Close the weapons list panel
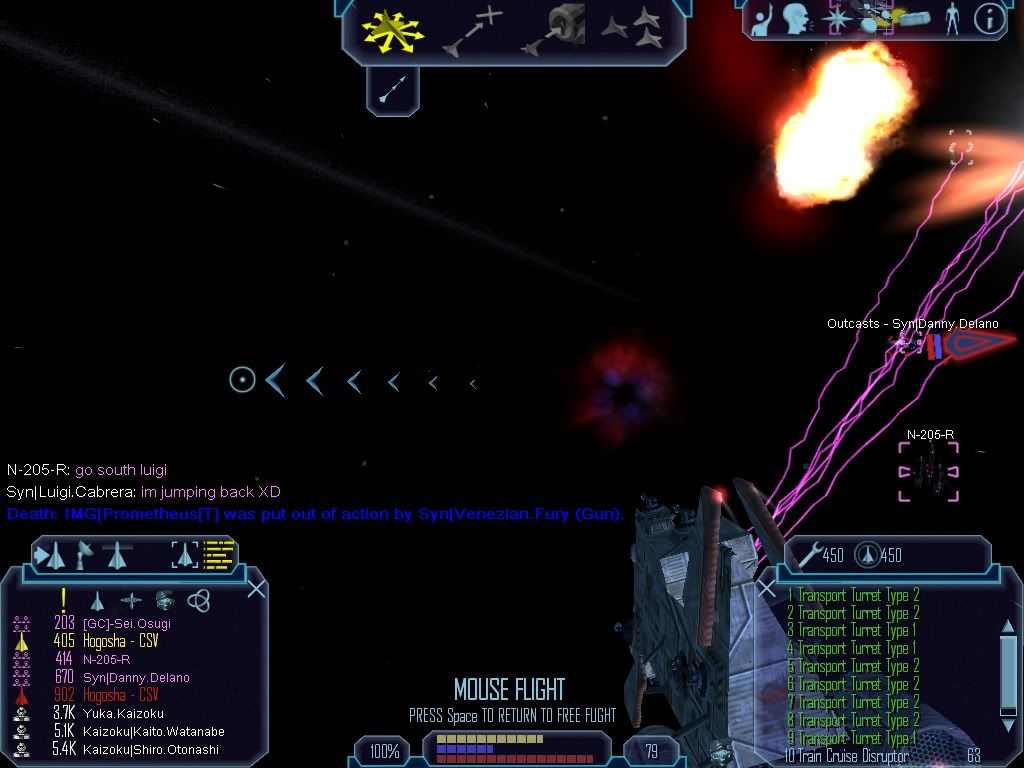 [x=767, y=588]
